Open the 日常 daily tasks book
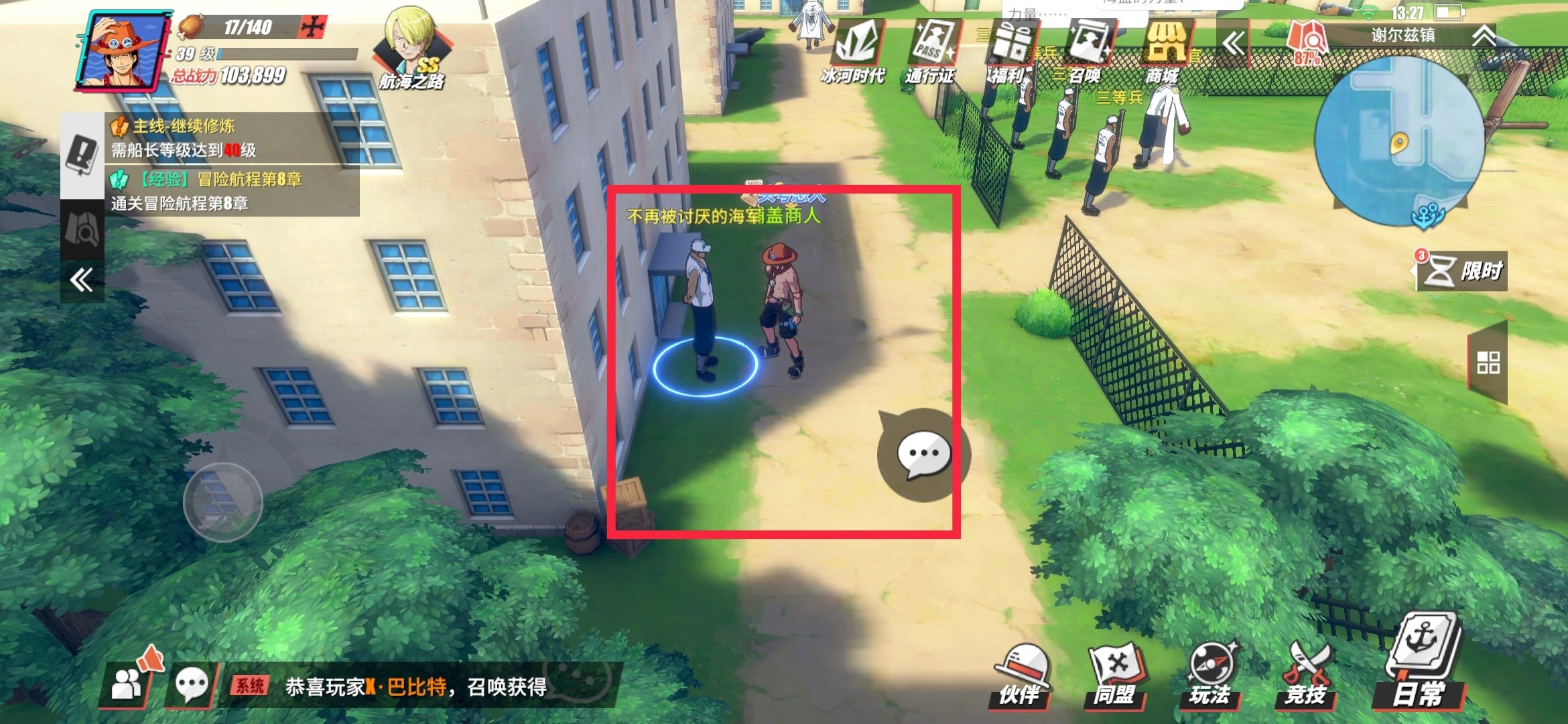Screen dimensions: 1568x724 1421,664
